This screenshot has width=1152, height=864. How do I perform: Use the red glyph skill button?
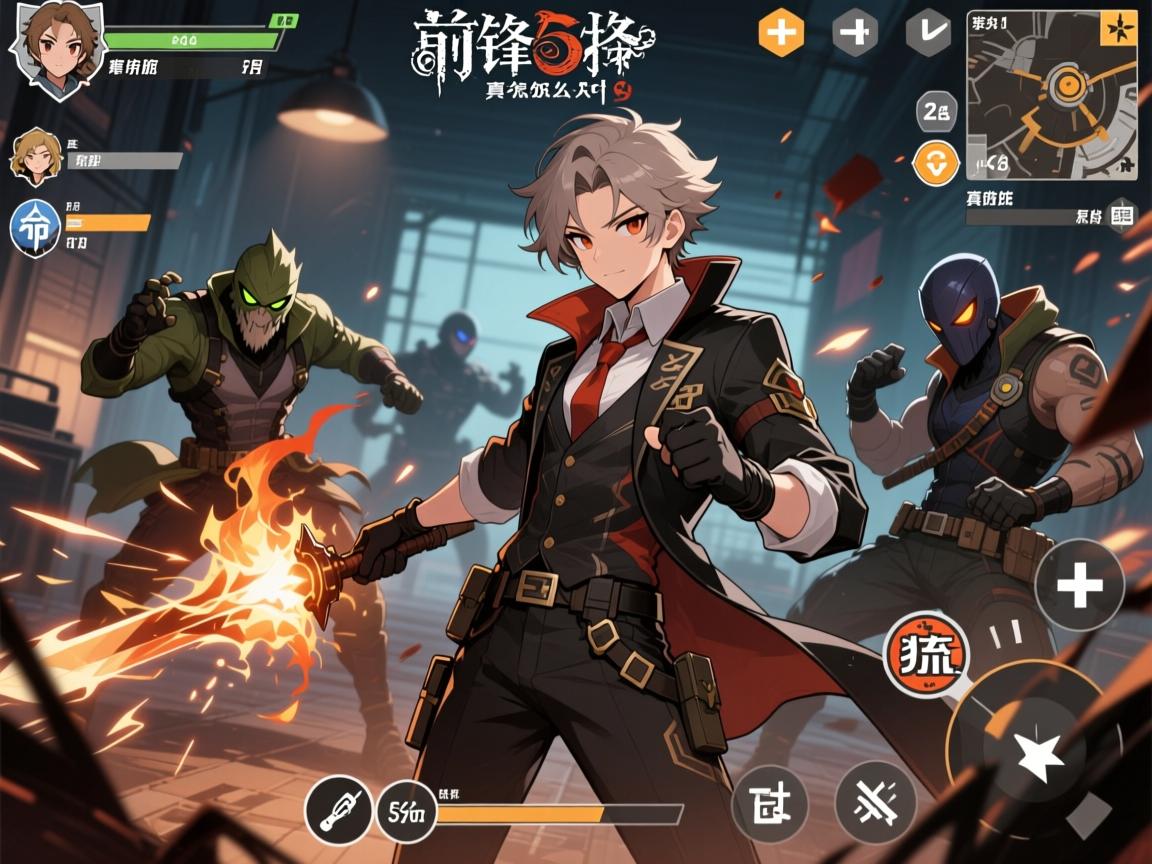927,655
